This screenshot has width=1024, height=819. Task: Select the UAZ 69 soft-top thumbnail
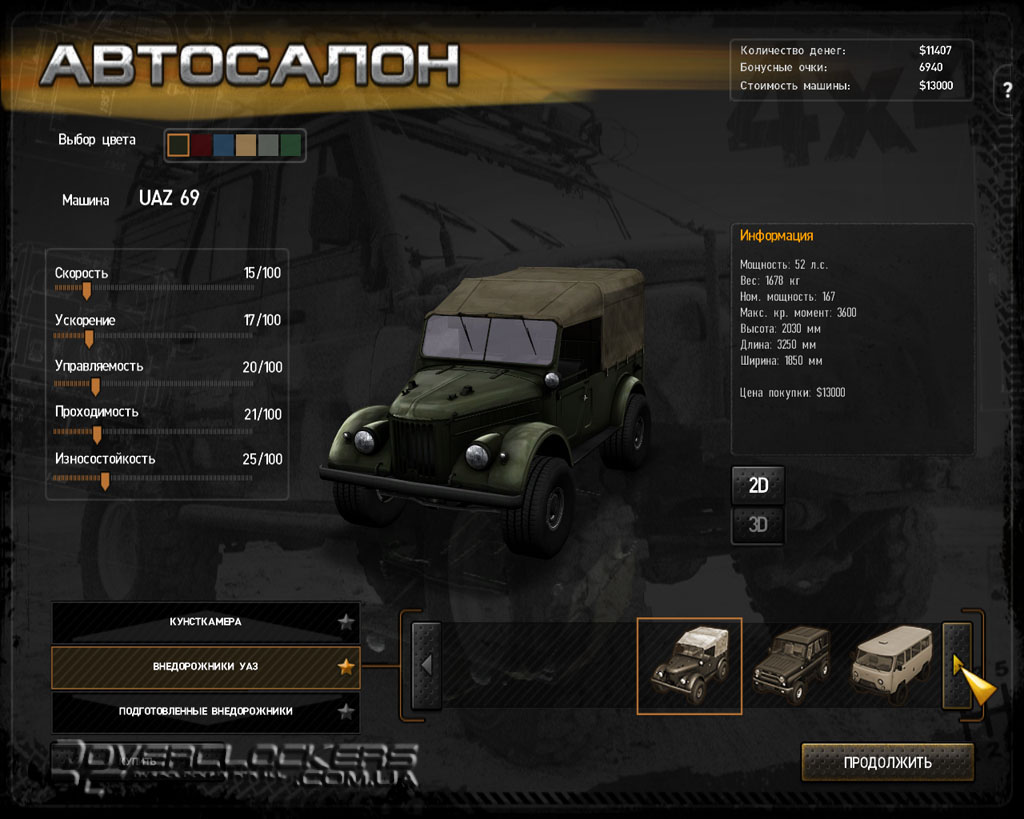pos(689,665)
